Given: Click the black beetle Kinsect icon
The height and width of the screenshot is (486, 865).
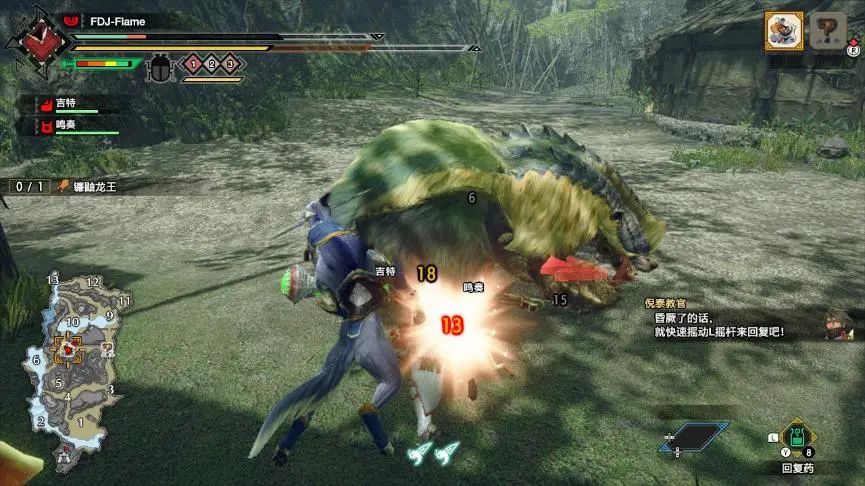Looking at the screenshot, I should click(x=160, y=68).
